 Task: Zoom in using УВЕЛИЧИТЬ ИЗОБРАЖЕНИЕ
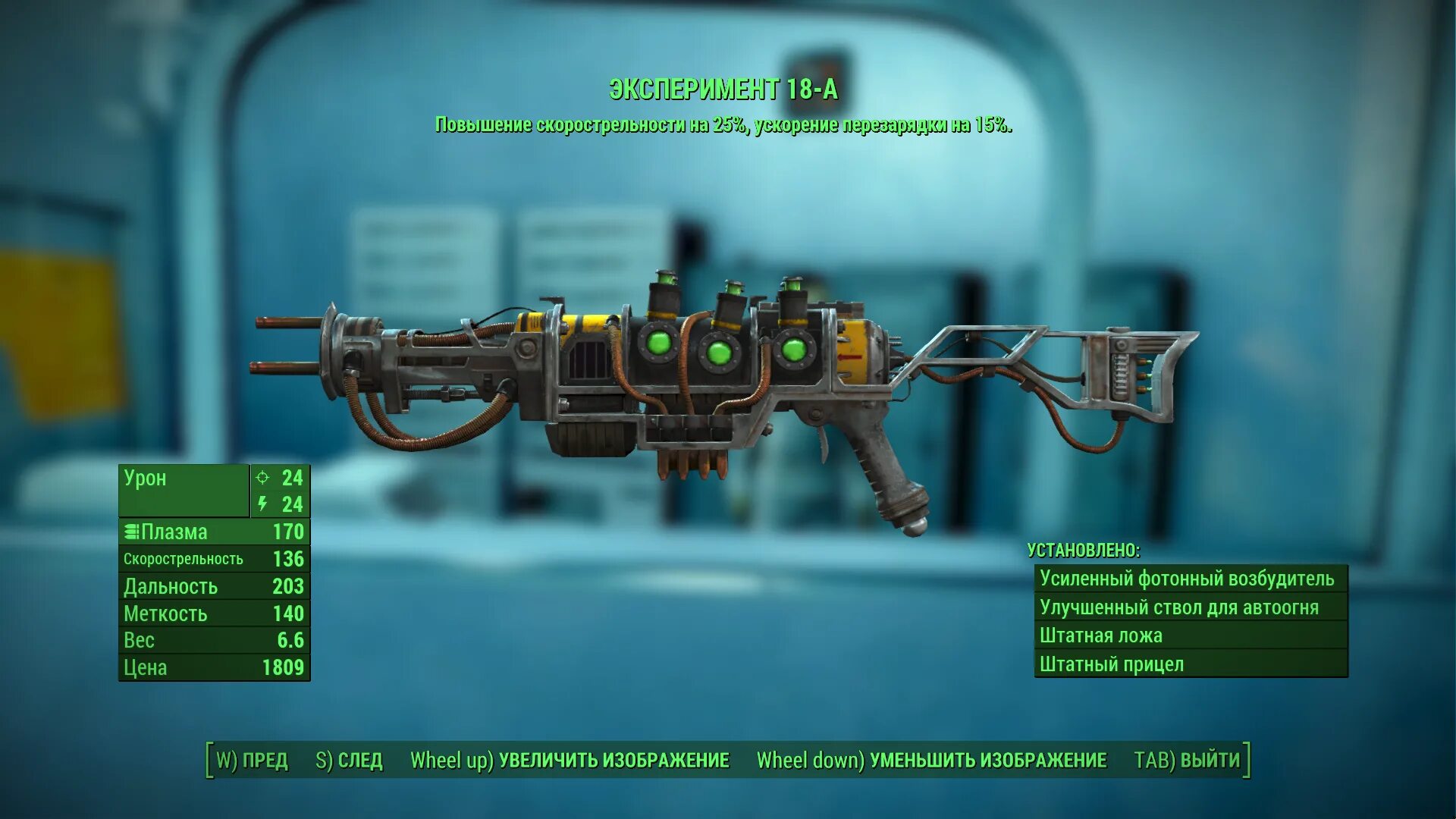(570, 760)
